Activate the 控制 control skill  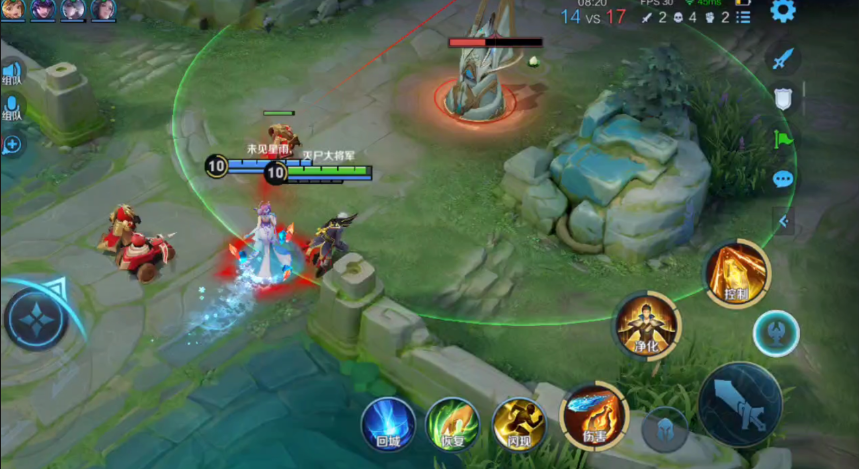click(x=738, y=271)
